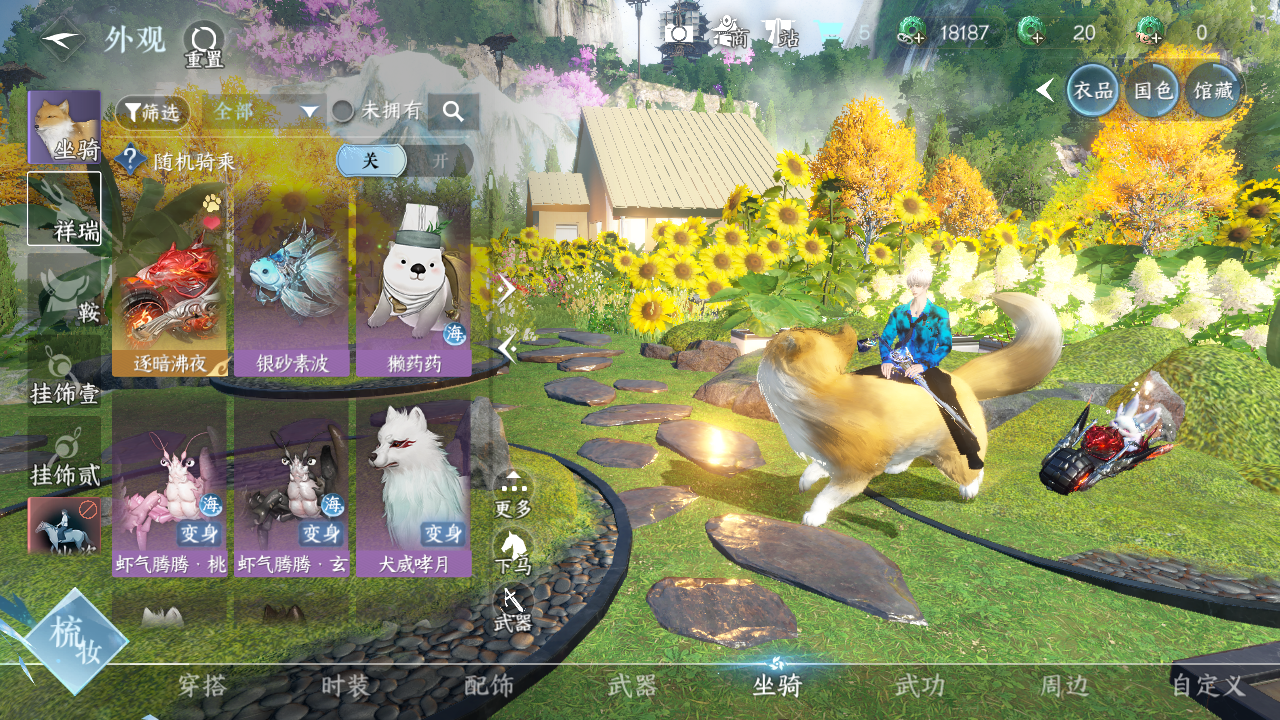Tick the 未拥有 checkbox
Screen dimensions: 1280x720
[x=343, y=111]
